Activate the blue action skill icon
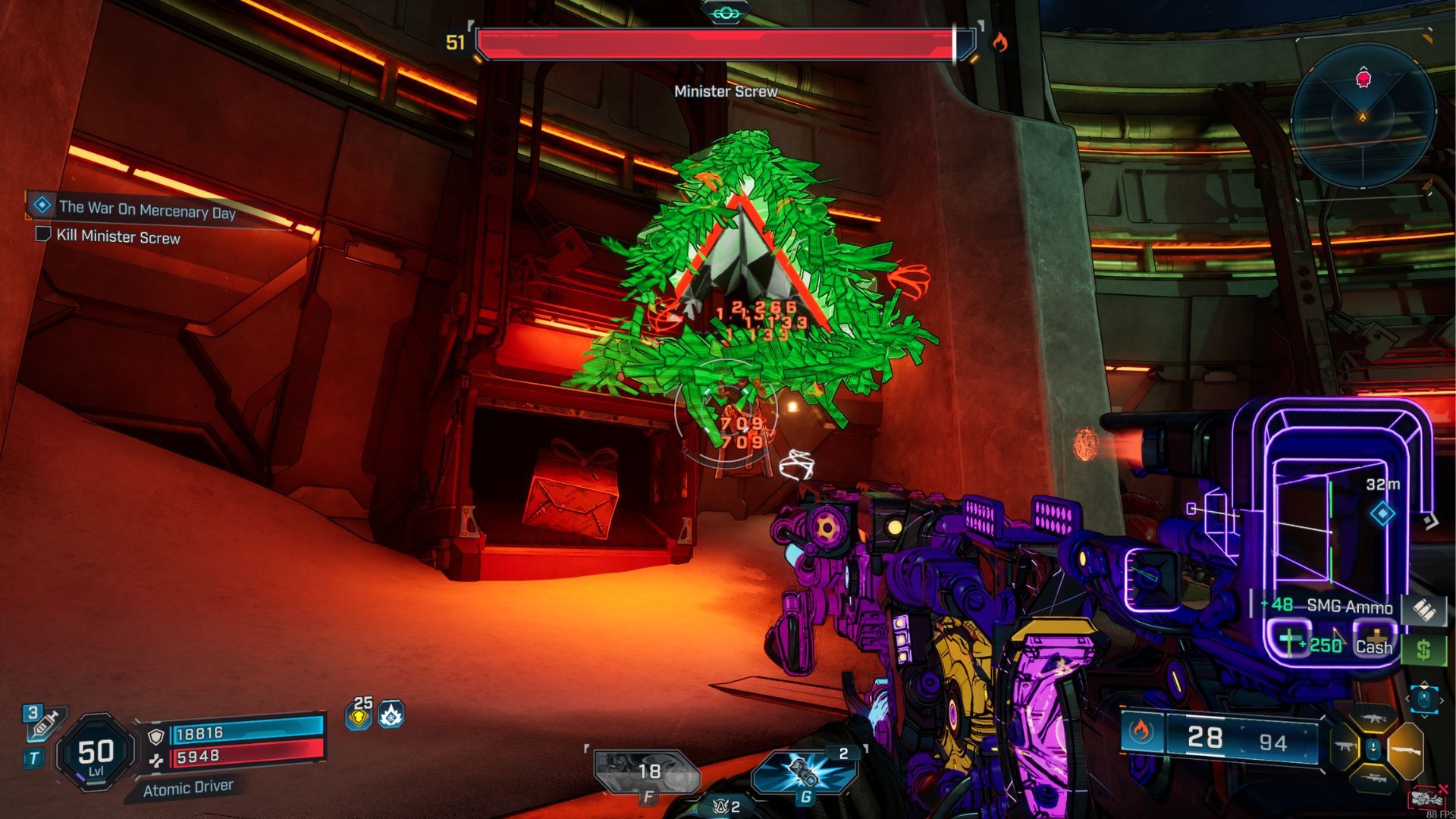 pyautogui.click(x=805, y=772)
